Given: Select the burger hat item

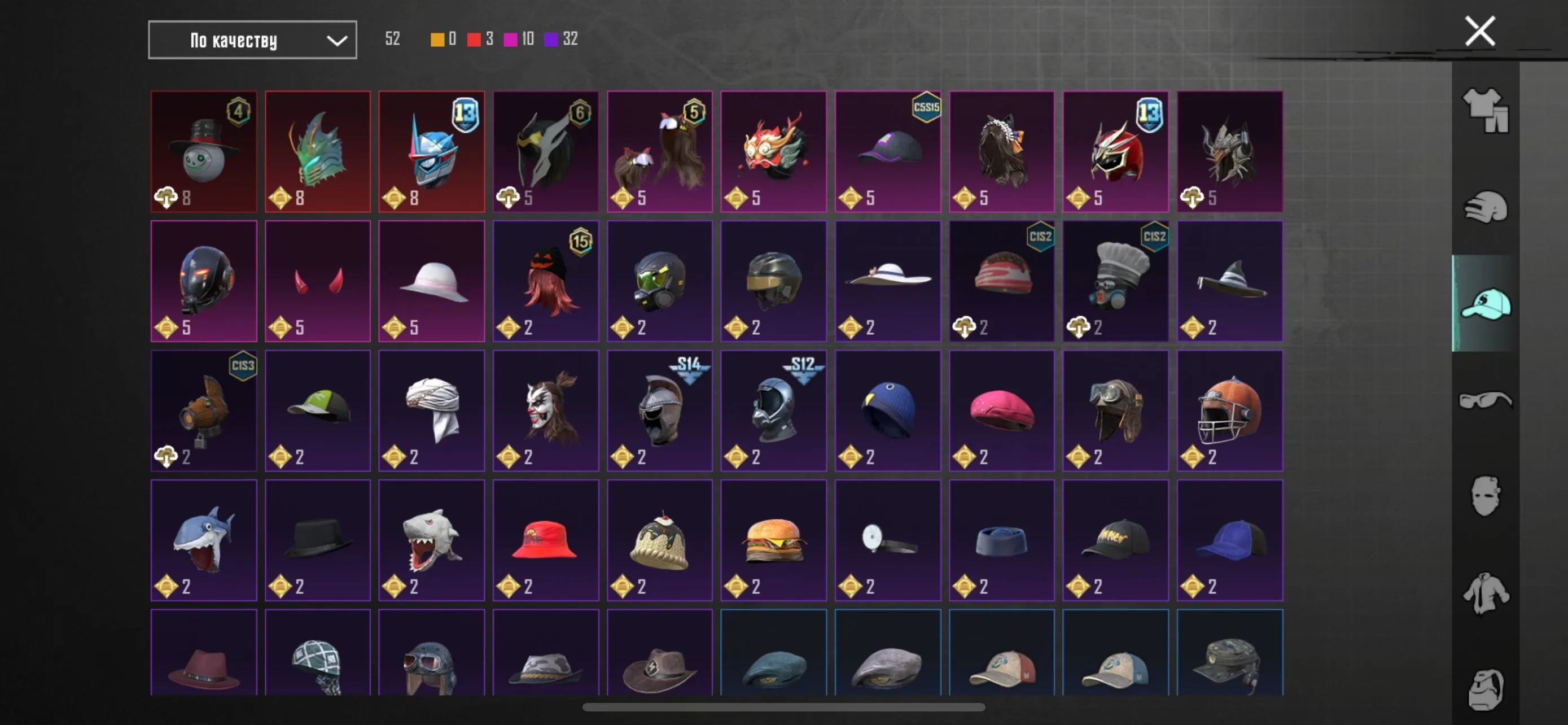Looking at the screenshot, I should pyautogui.click(x=774, y=540).
